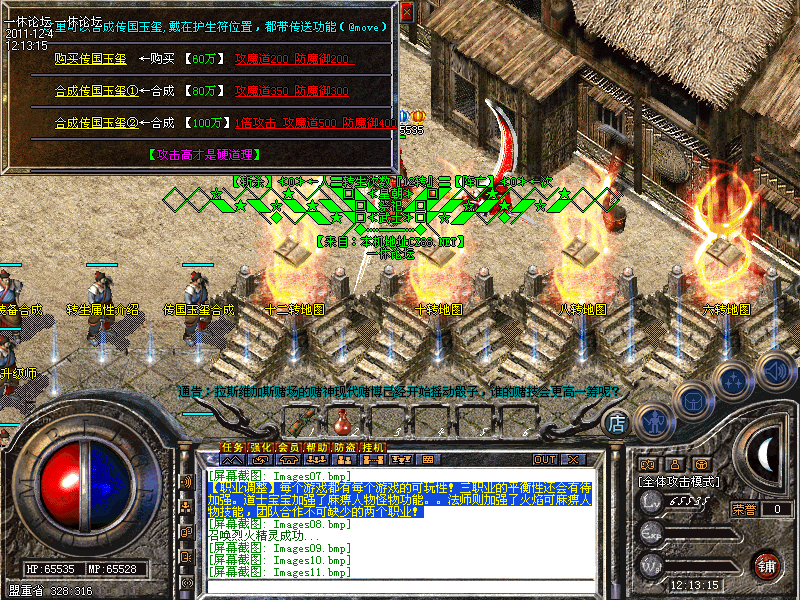Screen dimensions: 800x600
Task: Open the 会员 member tab
Action: click(288, 447)
